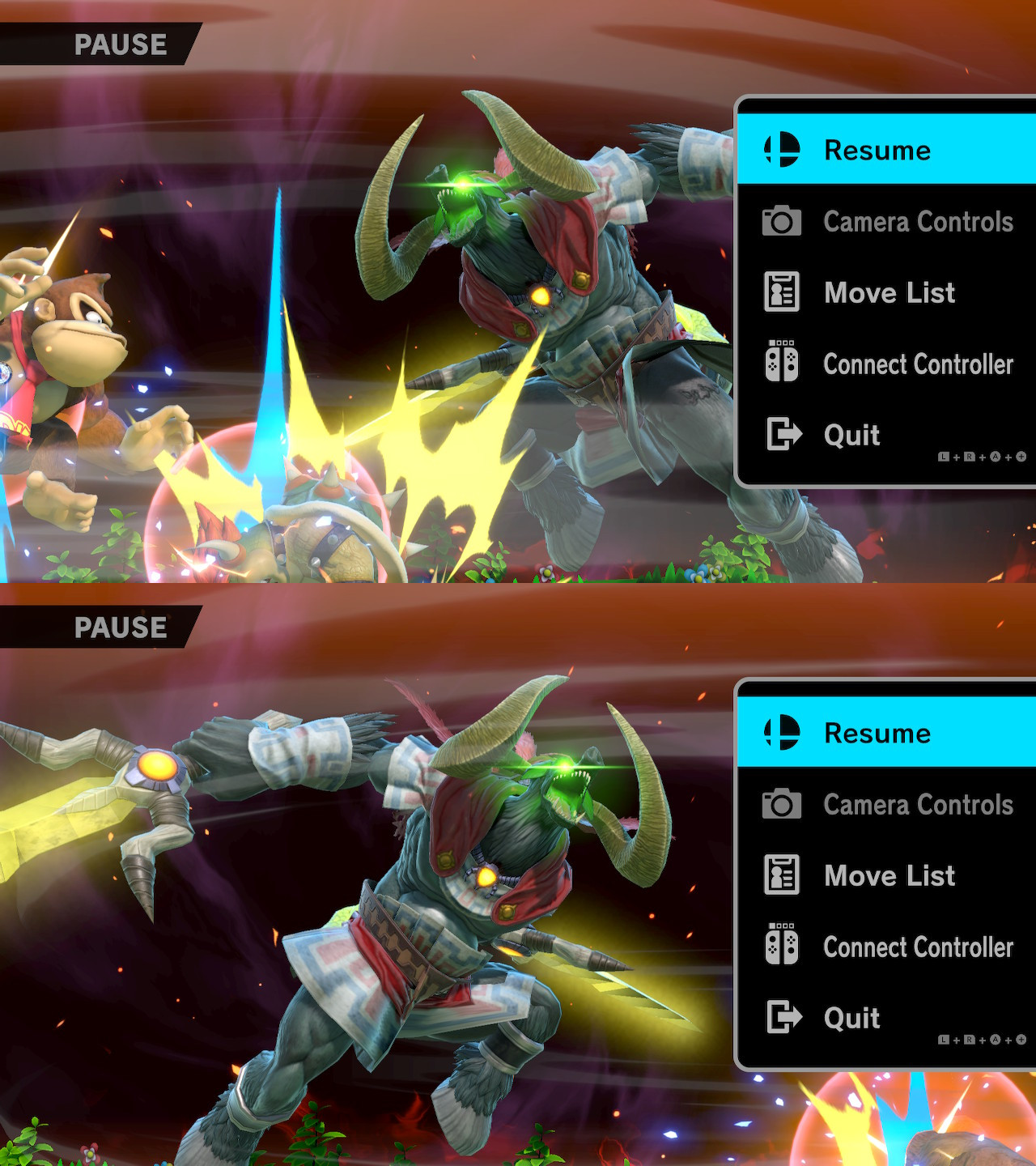Image resolution: width=1036 pixels, height=1166 pixels.
Task: Select Quit in the lower pause menu
Action: [x=850, y=1019]
